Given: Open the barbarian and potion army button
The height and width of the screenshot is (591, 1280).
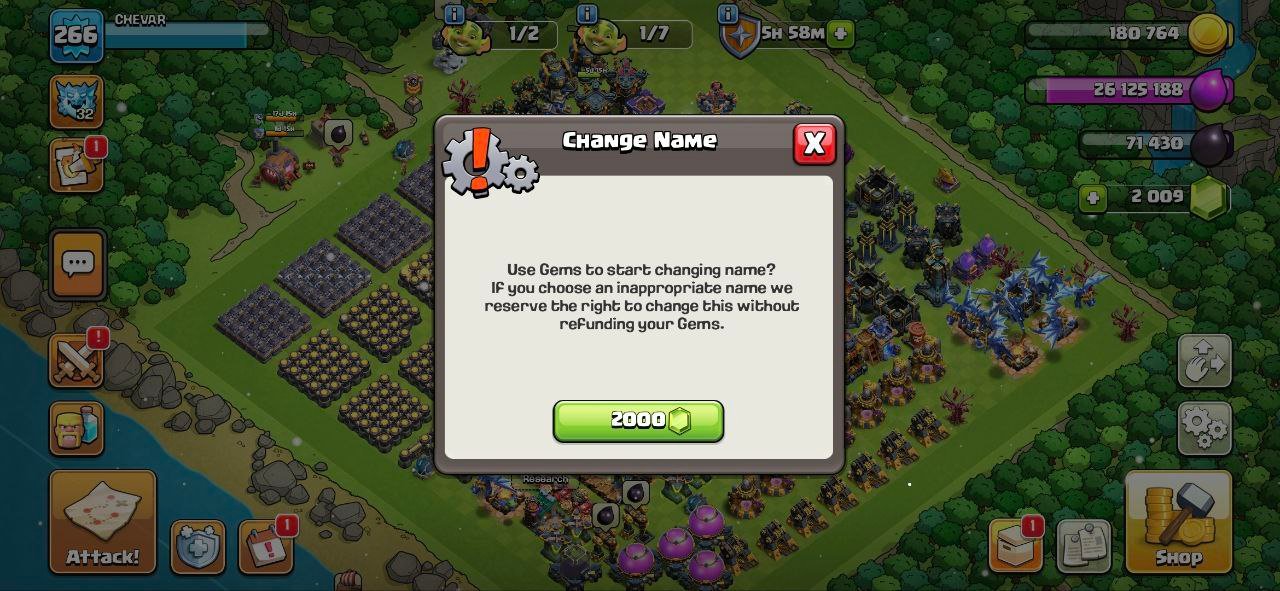Looking at the screenshot, I should point(76,428).
